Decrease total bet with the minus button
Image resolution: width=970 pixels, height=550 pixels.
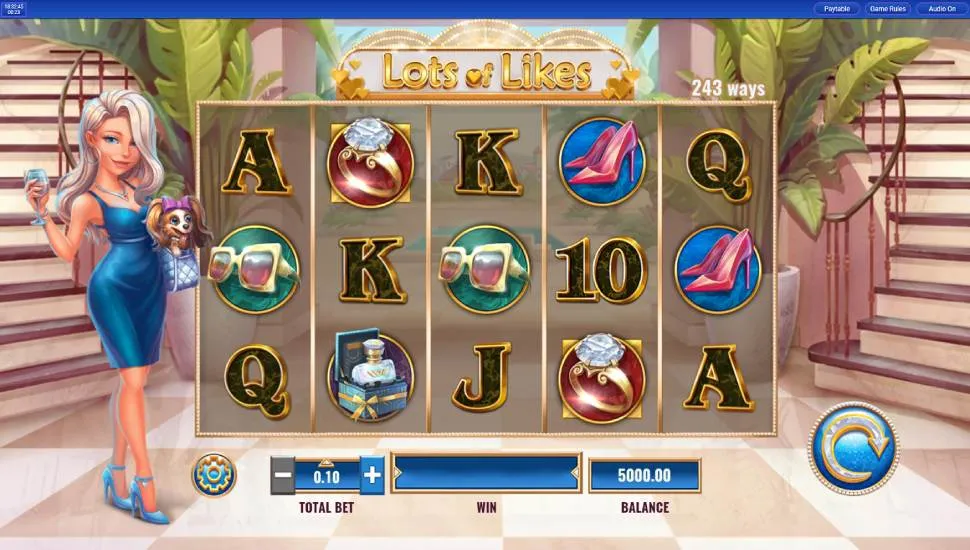(283, 475)
